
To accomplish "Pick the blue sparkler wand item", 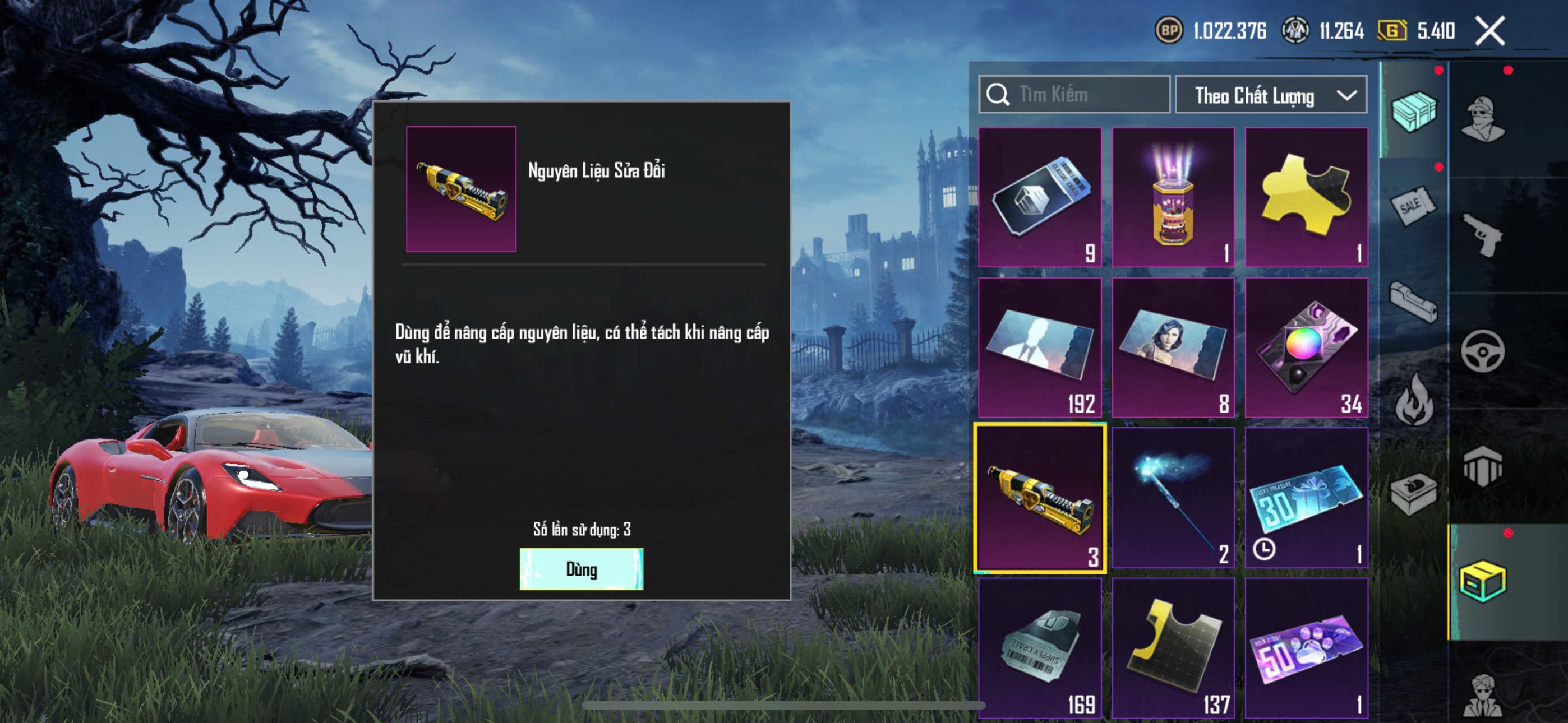I will pyautogui.click(x=1173, y=497).
